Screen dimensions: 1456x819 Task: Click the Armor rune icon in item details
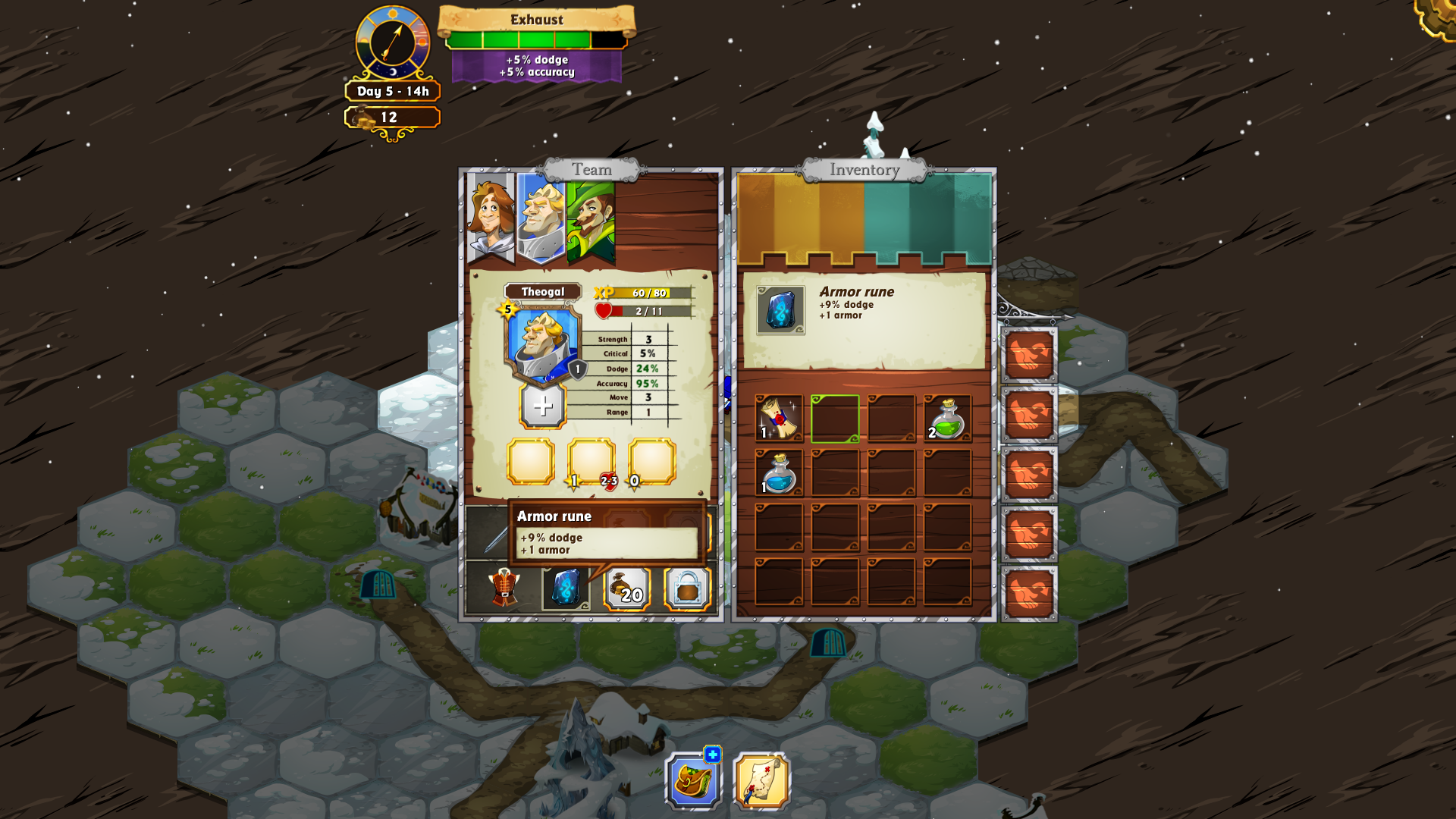780,310
